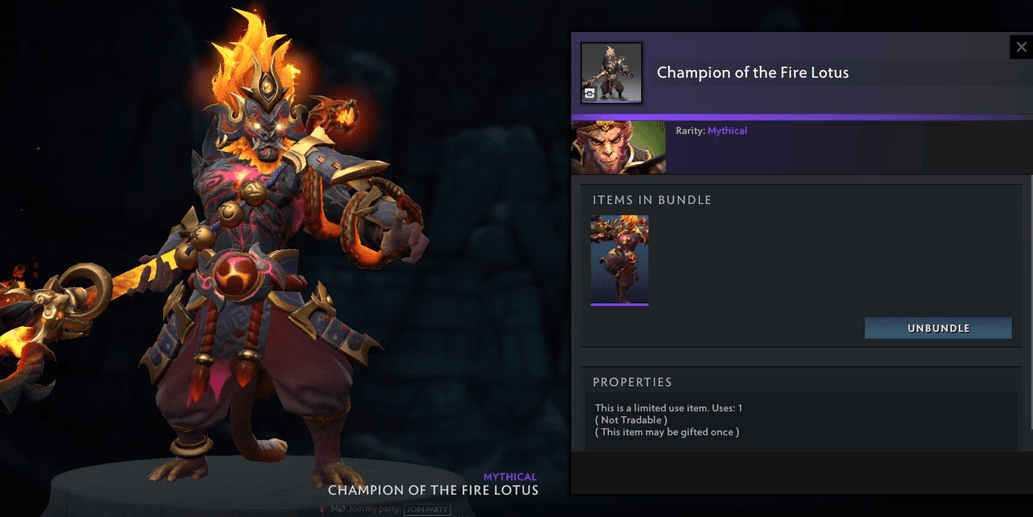The width and height of the screenshot is (1033, 517).
Task: Unbundle the Champion of the Fire Lotus
Action: point(937,328)
